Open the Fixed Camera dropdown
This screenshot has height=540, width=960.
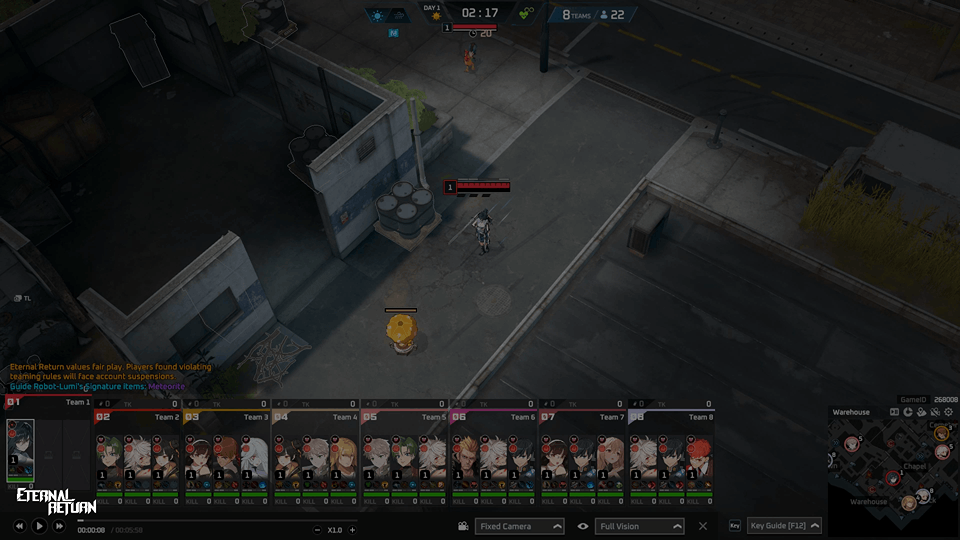click(x=519, y=526)
